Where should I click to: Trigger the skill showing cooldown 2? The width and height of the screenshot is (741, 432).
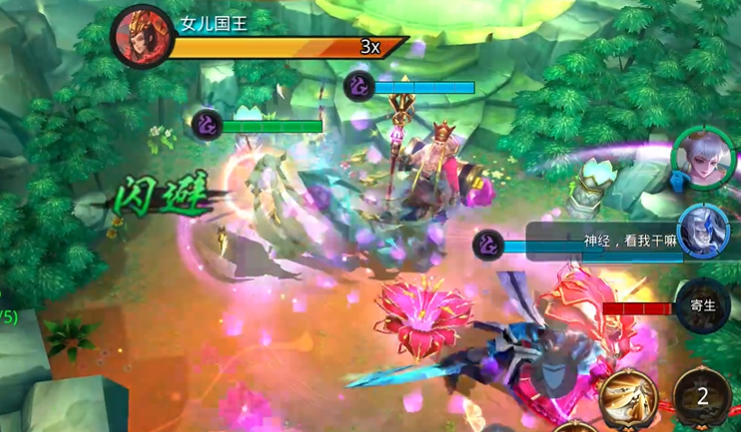tap(704, 396)
